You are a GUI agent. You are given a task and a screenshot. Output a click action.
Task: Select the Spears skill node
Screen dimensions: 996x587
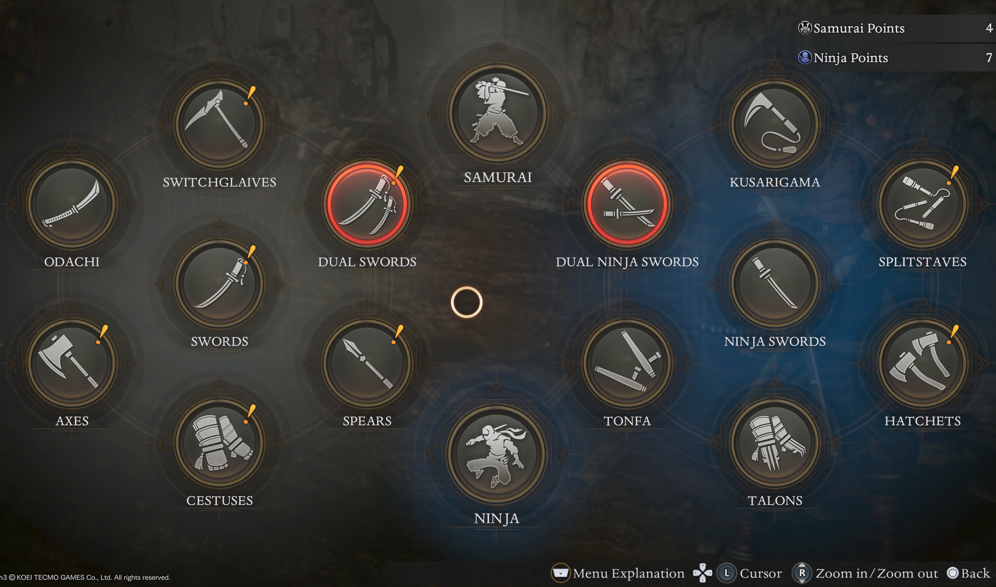(367, 363)
